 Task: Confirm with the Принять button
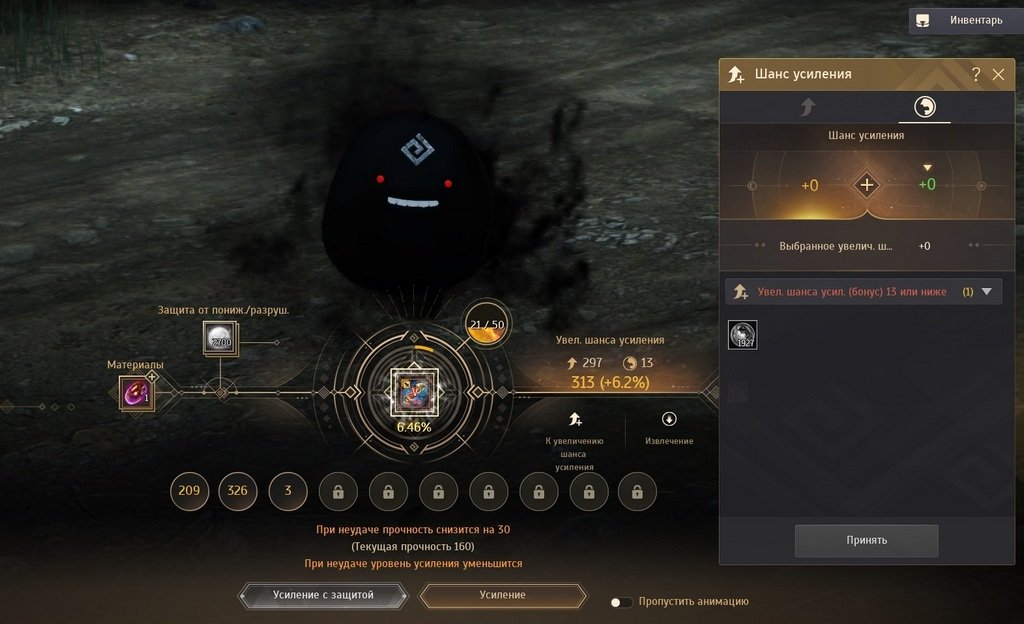[x=866, y=540]
